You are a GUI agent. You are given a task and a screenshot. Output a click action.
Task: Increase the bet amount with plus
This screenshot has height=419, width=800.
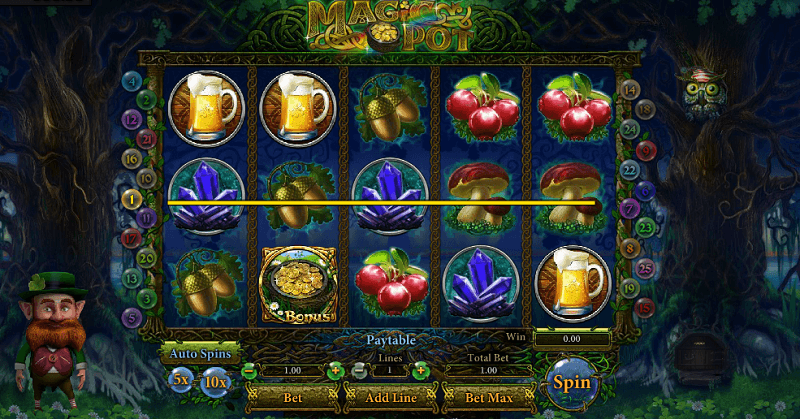coord(335,371)
